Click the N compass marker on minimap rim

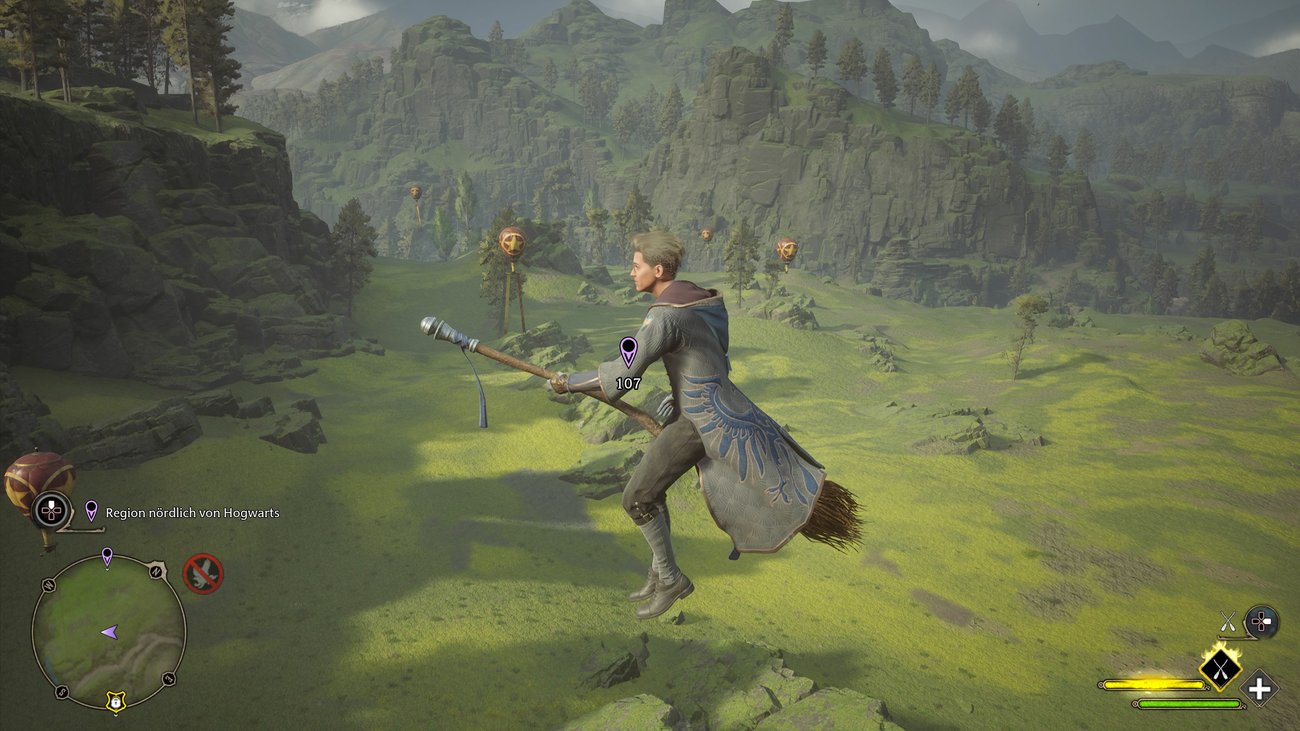coord(156,571)
